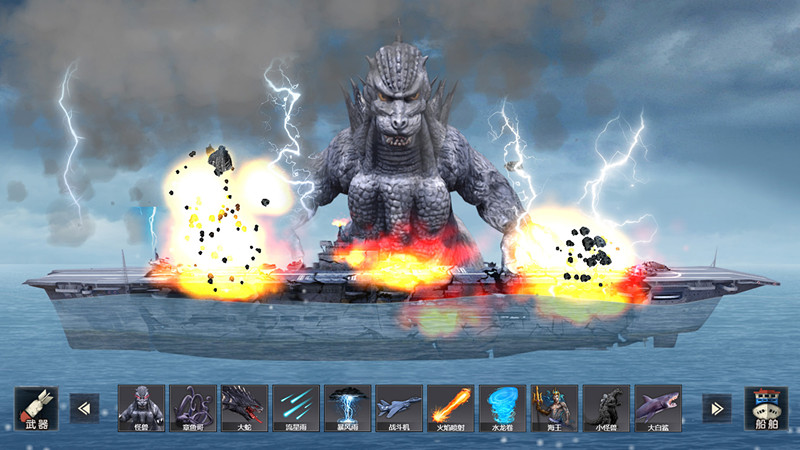Activate the 流星雨 meteor shower

pyautogui.click(x=296, y=408)
